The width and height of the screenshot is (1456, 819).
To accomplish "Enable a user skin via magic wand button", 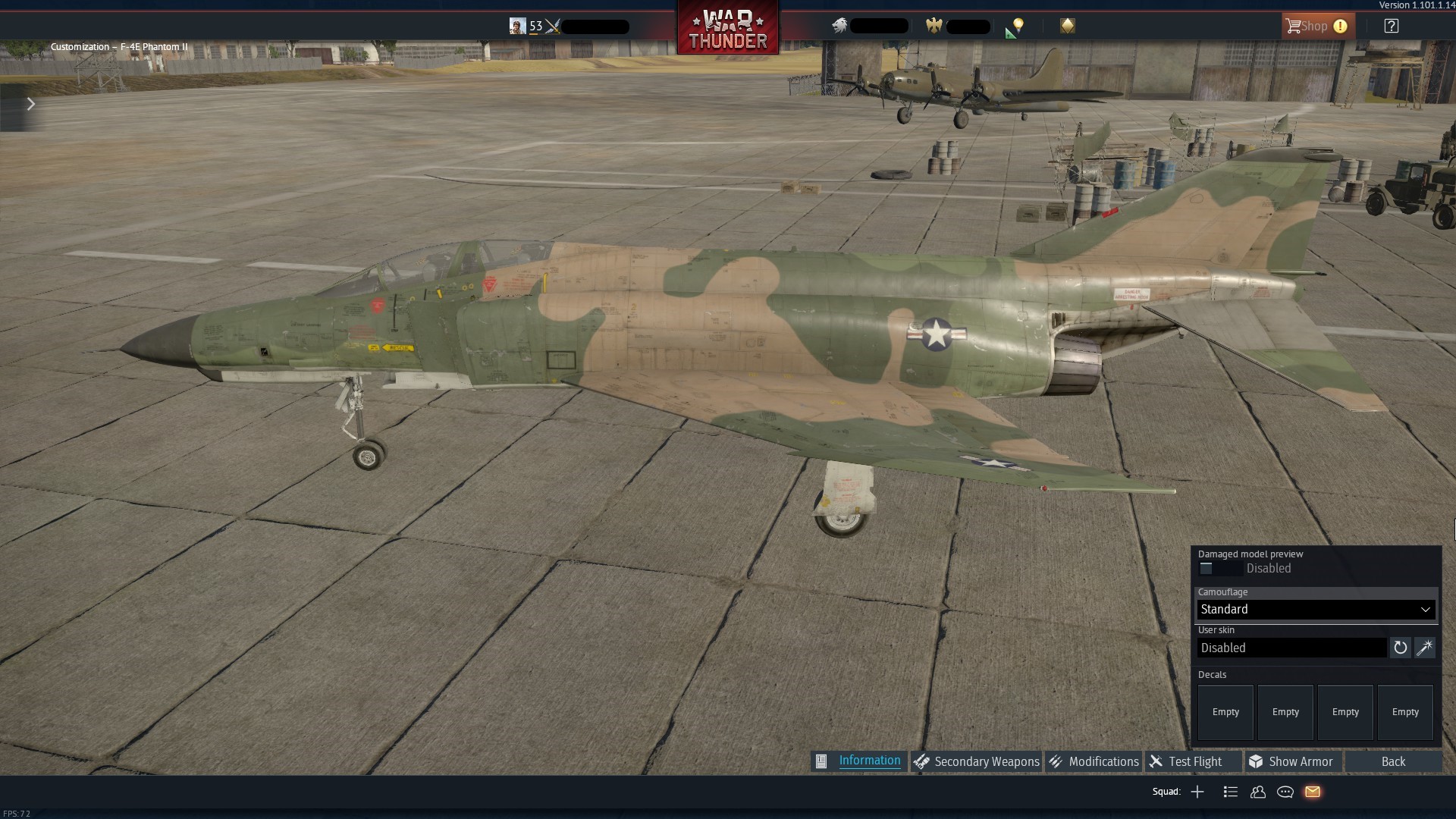I will (x=1425, y=648).
